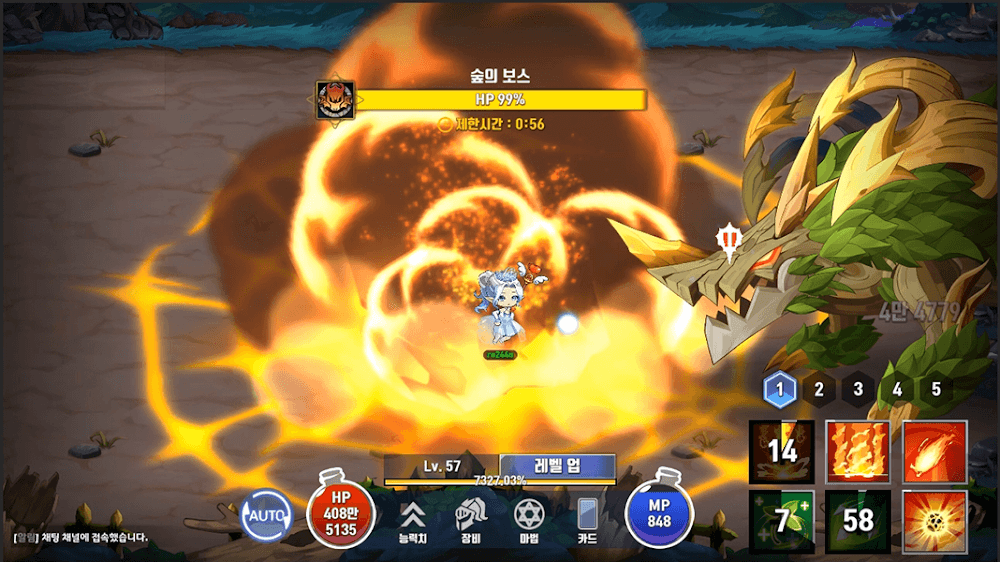This screenshot has height=562, width=1000.
Task: Click the forest boss portrait icon
Action: [334, 100]
